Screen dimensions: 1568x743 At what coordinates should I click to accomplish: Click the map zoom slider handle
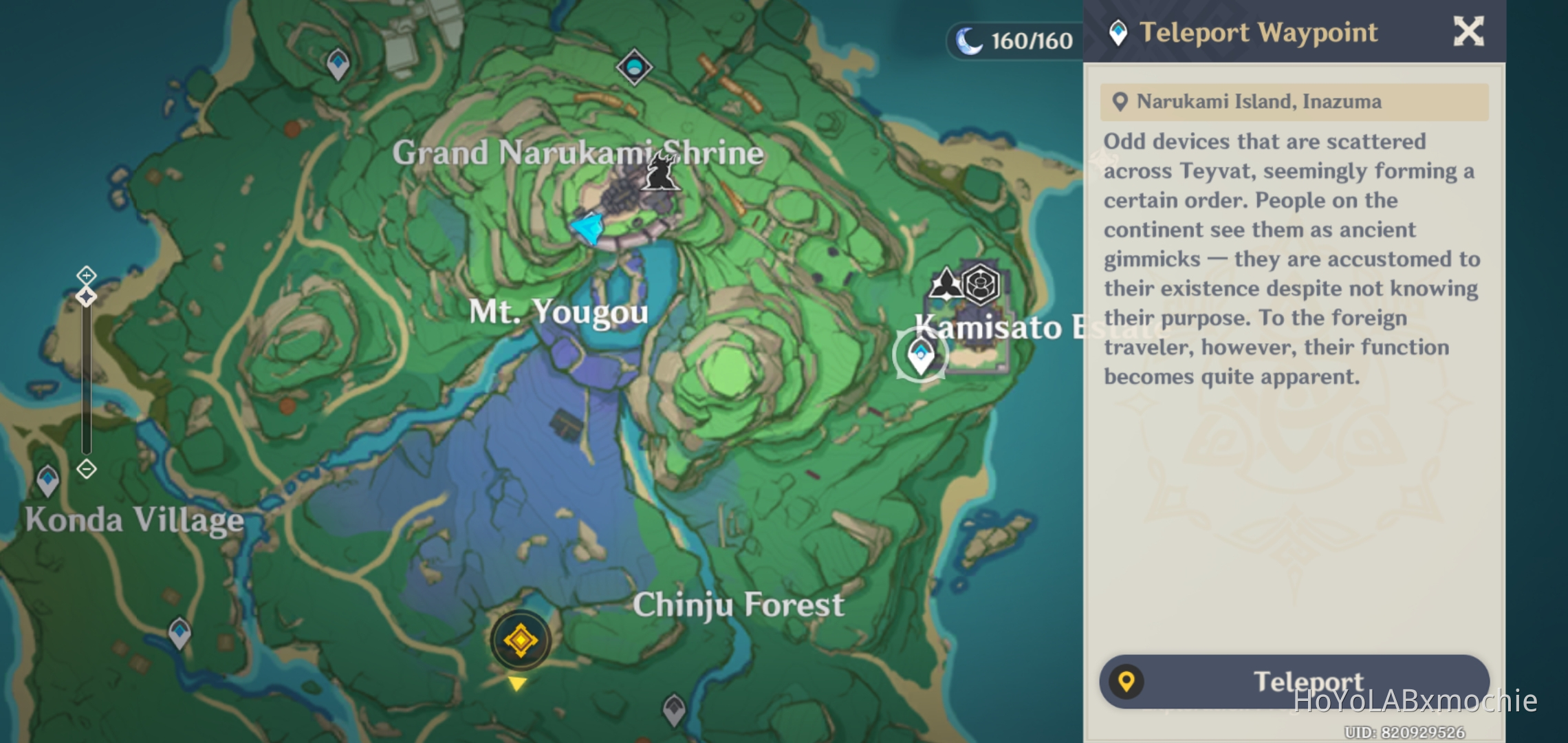pos(85,297)
